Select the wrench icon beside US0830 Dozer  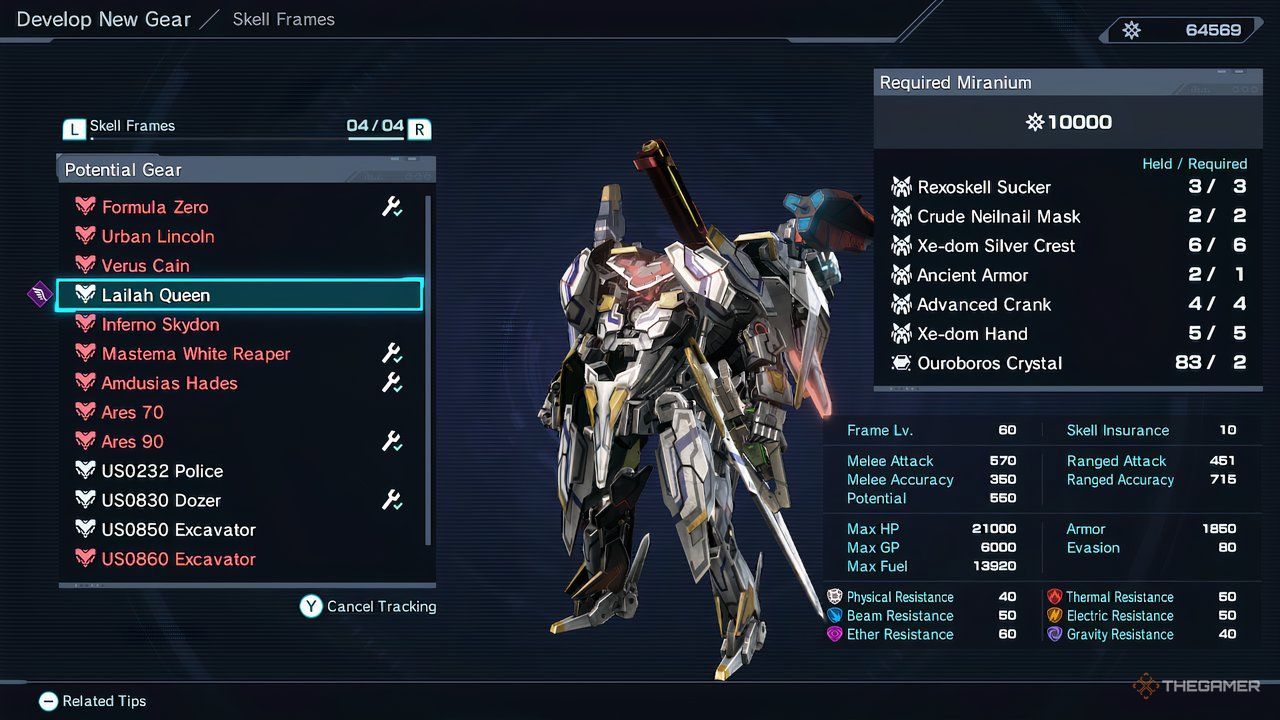tap(393, 500)
